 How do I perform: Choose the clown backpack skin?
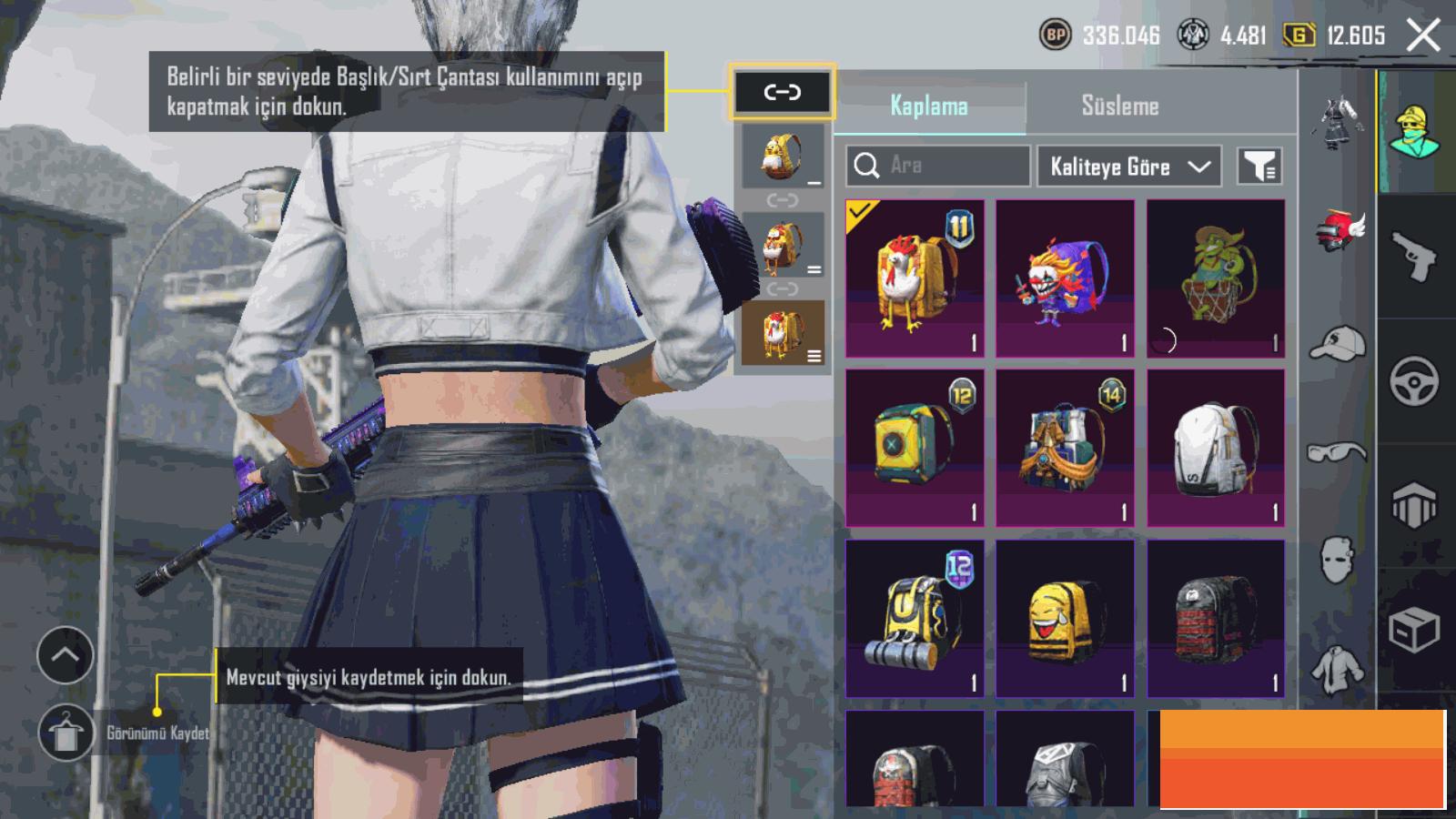click(x=1065, y=278)
